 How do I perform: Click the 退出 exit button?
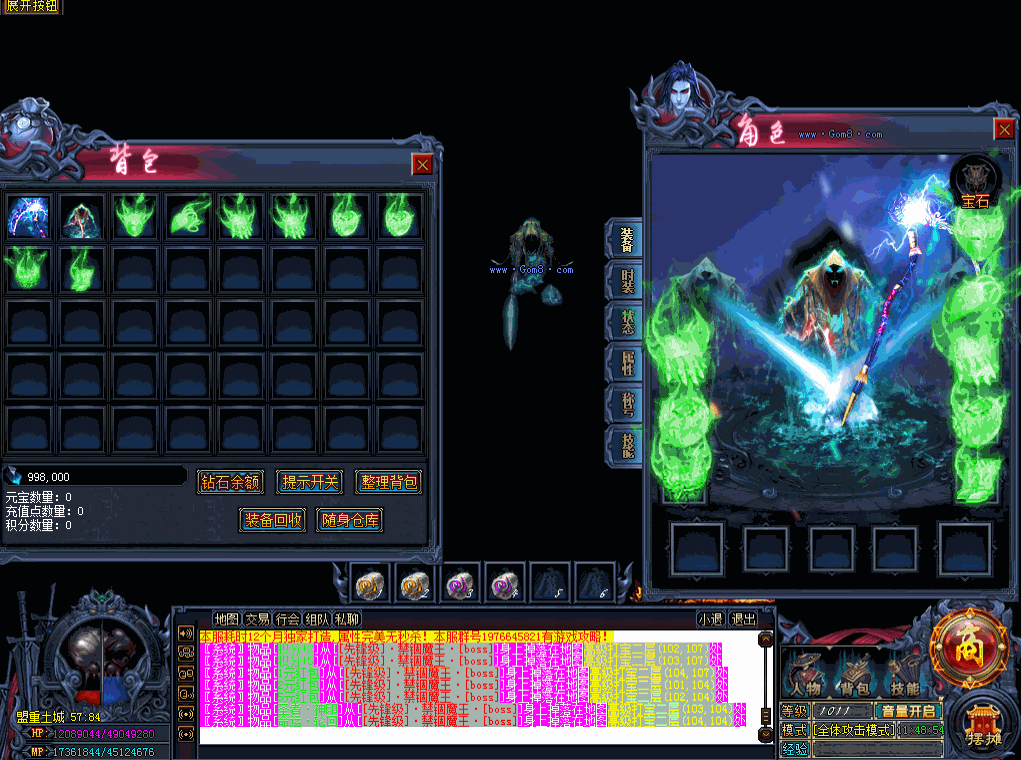point(743,619)
